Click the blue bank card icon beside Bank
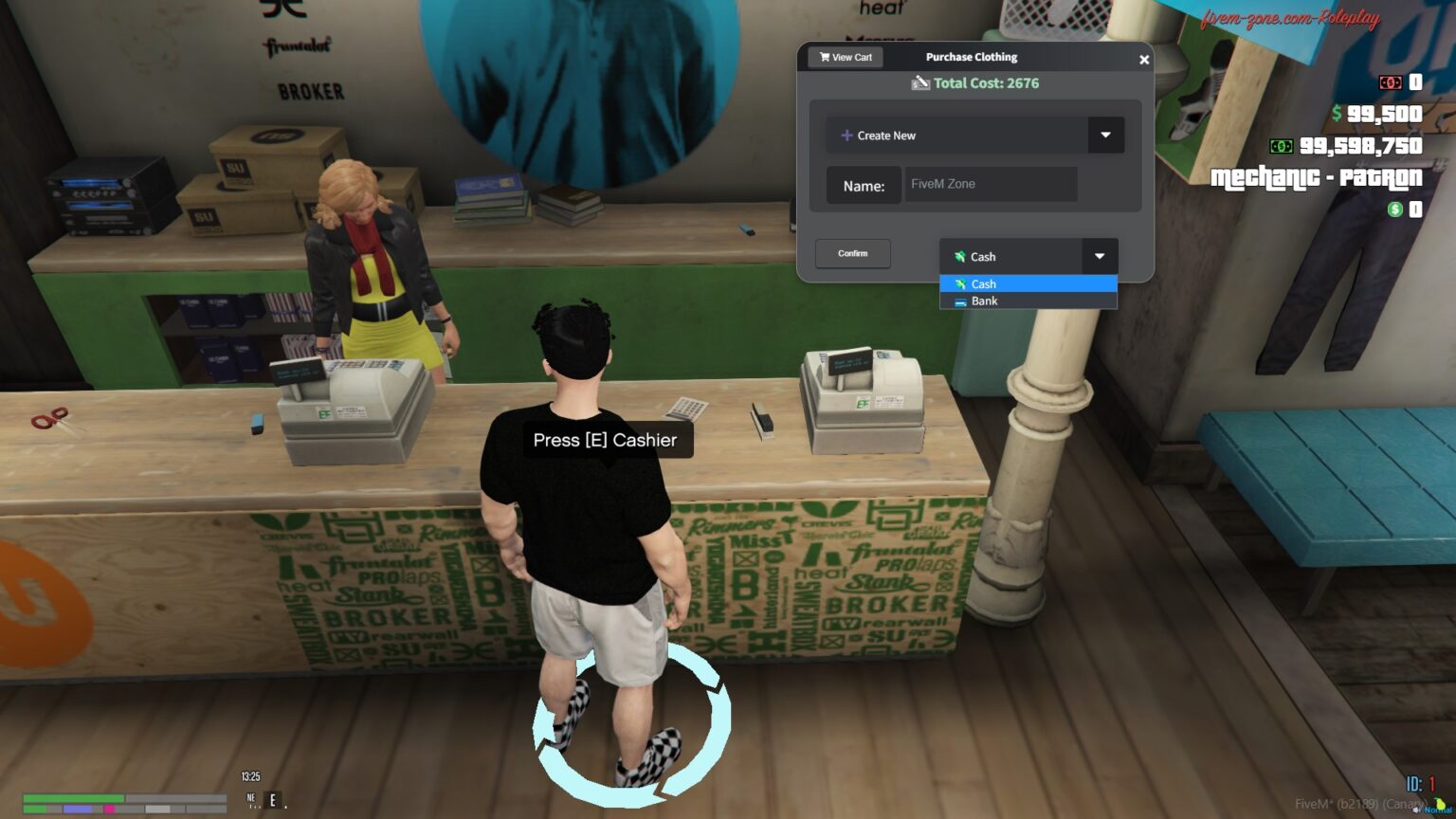1456x819 pixels. pos(960,300)
